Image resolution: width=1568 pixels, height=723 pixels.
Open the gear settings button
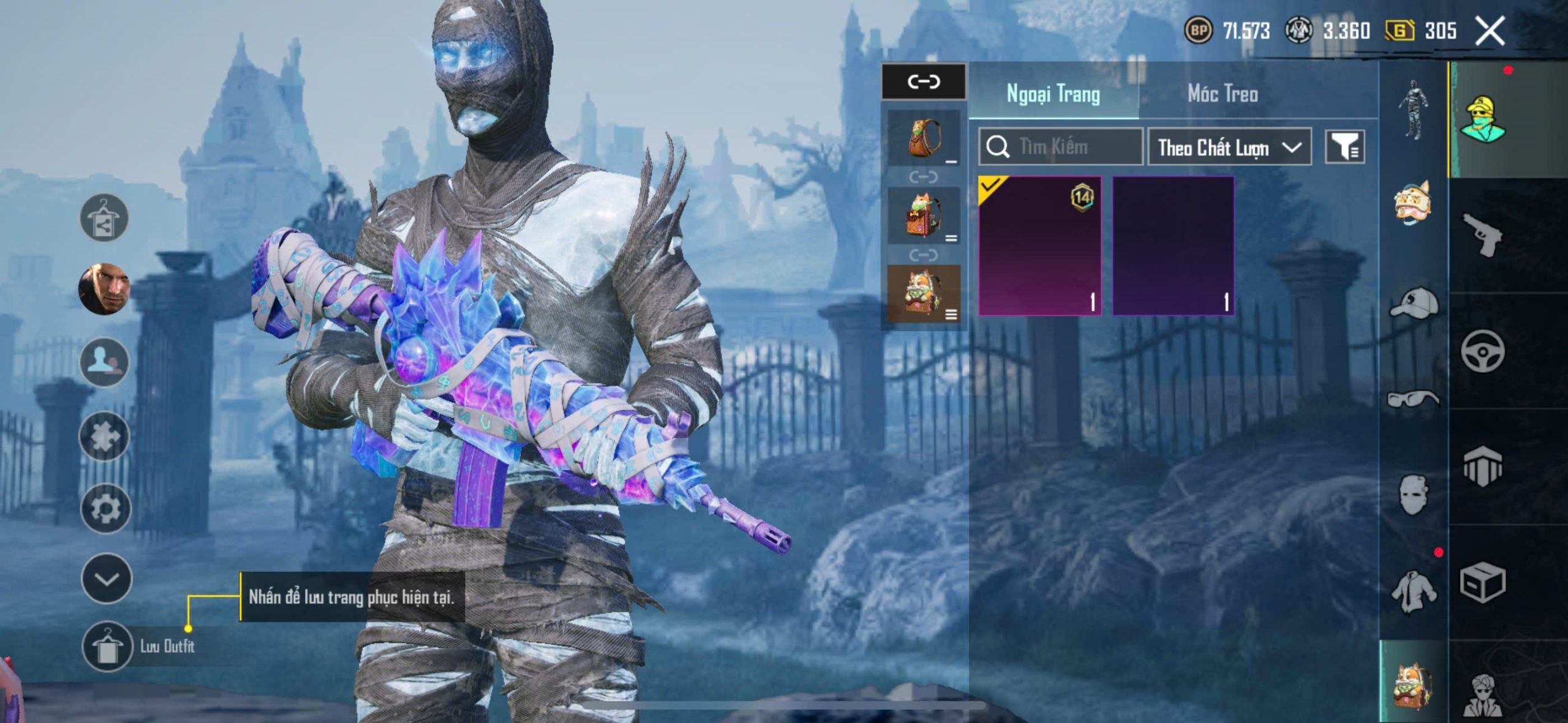tap(105, 508)
